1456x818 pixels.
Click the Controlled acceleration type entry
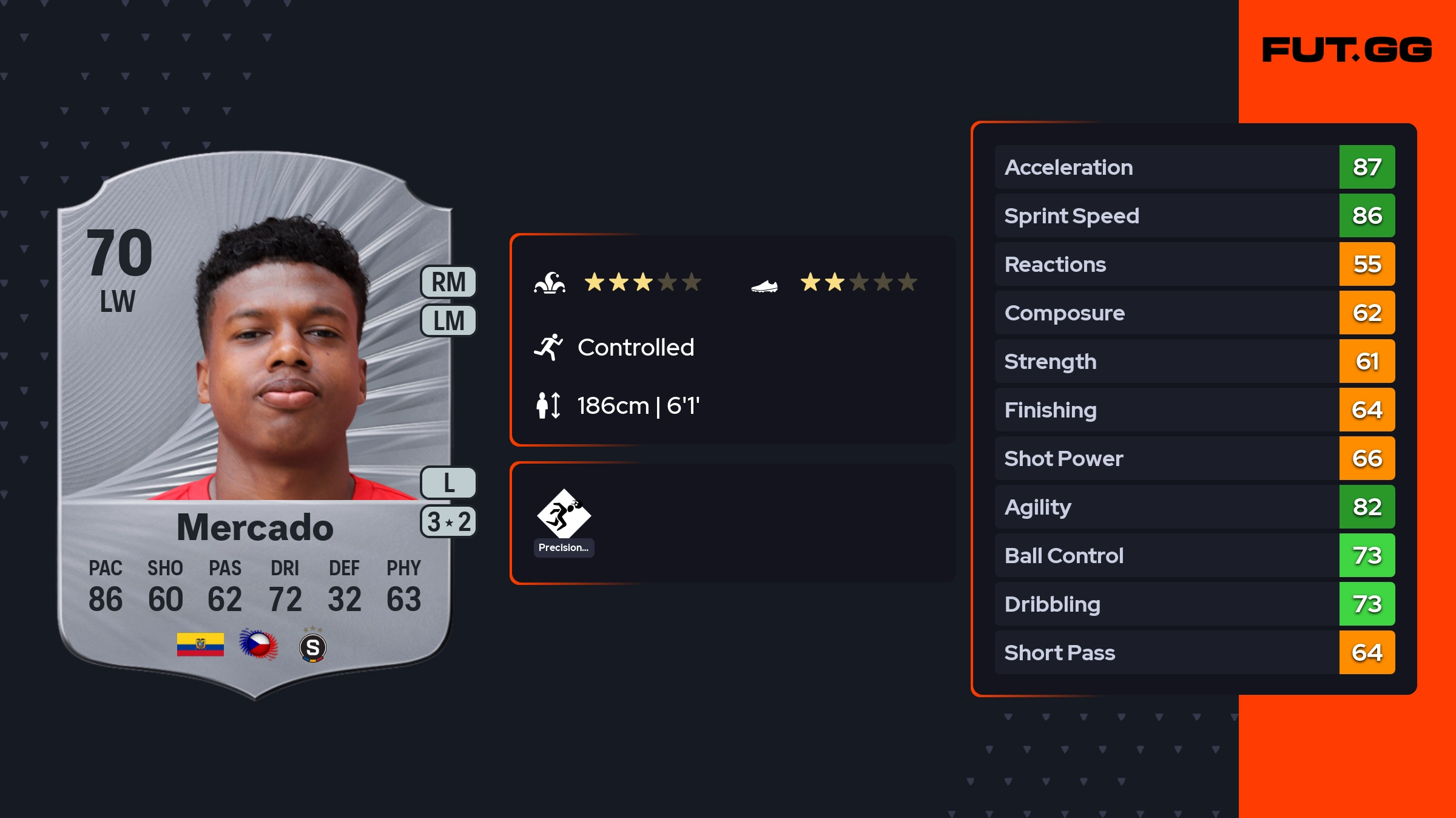click(x=635, y=348)
